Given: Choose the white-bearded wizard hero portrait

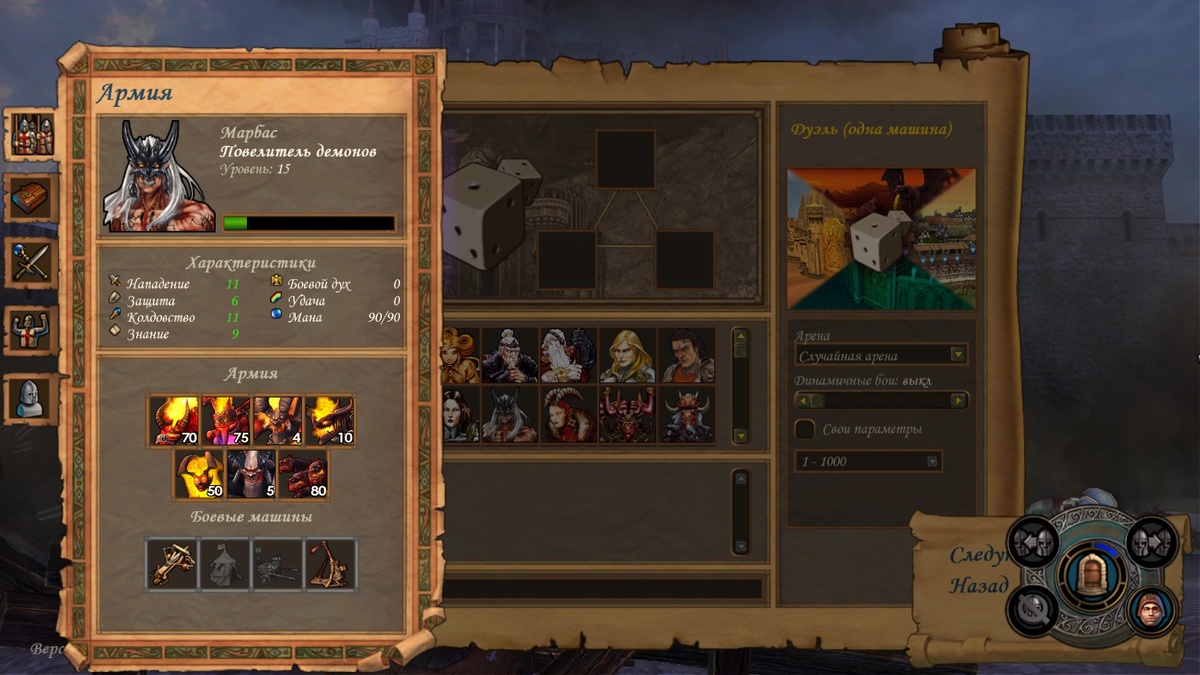Looking at the screenshot, I should coord(568,355).
